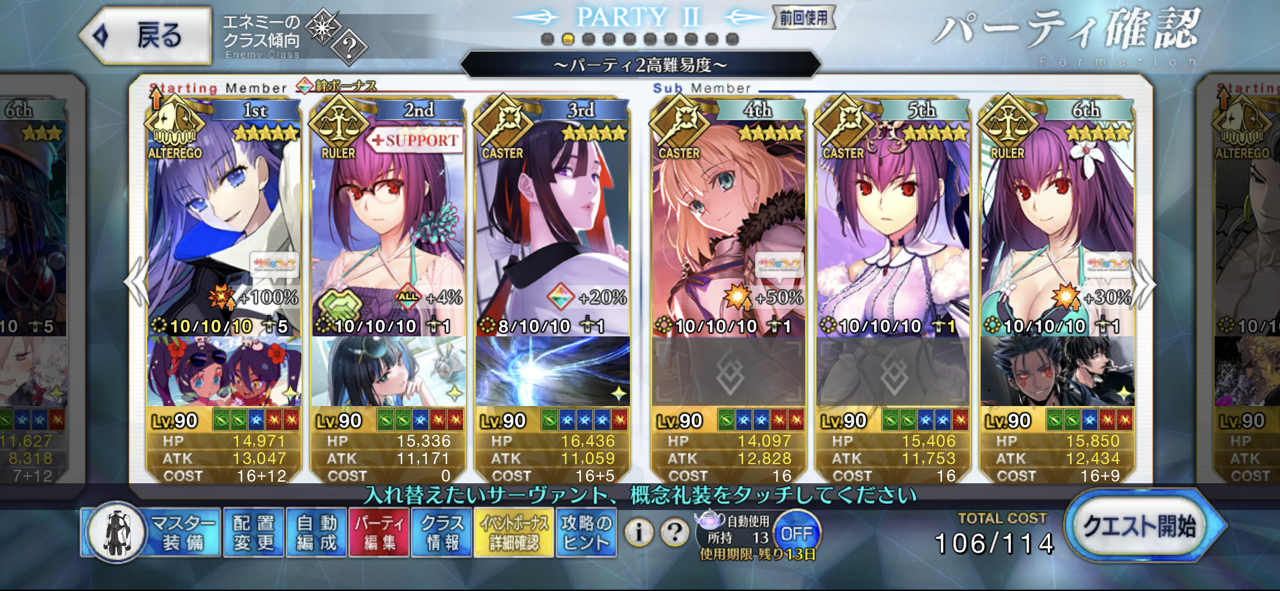Go back with the 戻る button
Screen dimensions: 1280x591
click(x=147, y=37)
